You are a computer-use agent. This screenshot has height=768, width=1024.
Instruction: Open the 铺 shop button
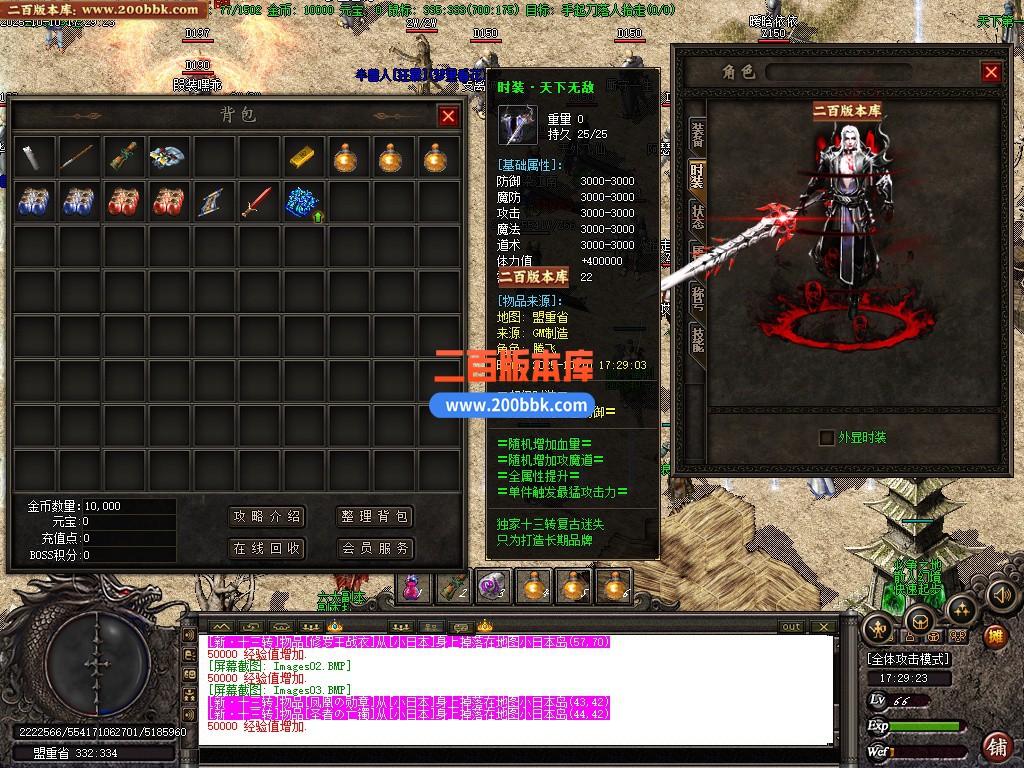point(997,746)
